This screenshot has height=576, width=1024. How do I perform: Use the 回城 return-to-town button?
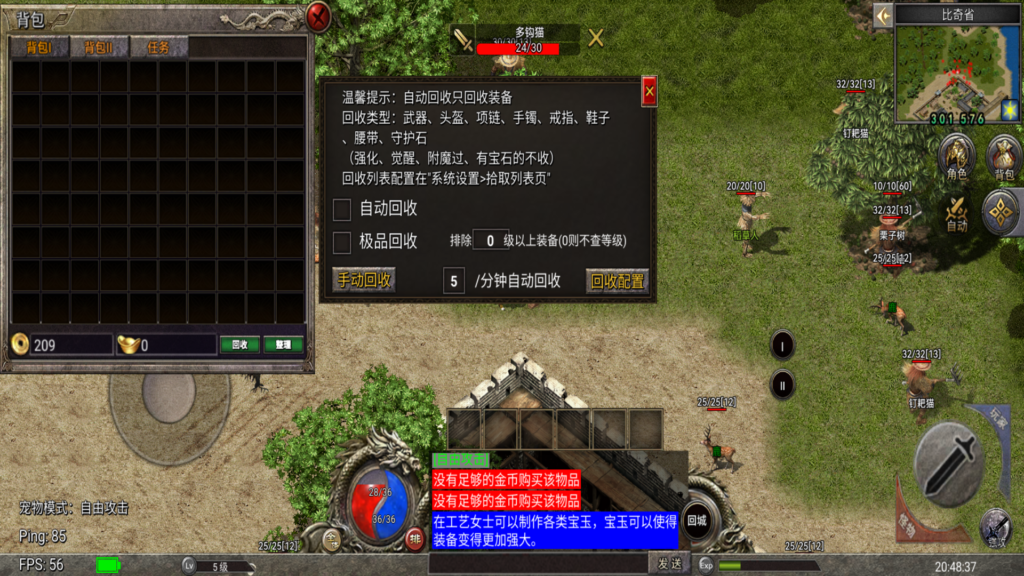point(697,519)
